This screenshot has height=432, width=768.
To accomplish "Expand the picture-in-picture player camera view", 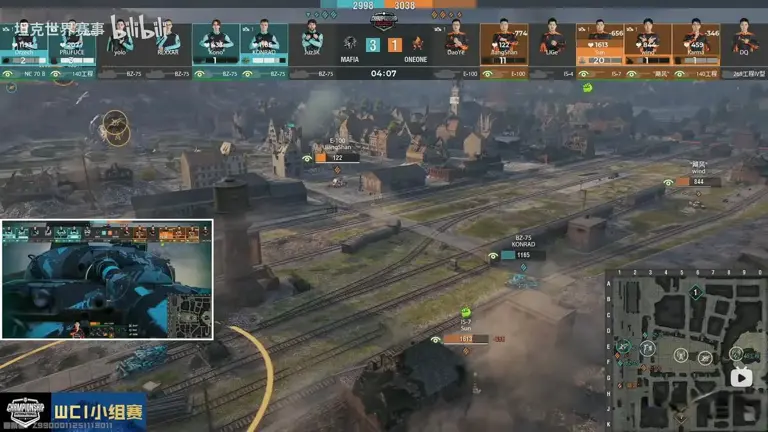I will pyautogui.click(x=107, y=280).
